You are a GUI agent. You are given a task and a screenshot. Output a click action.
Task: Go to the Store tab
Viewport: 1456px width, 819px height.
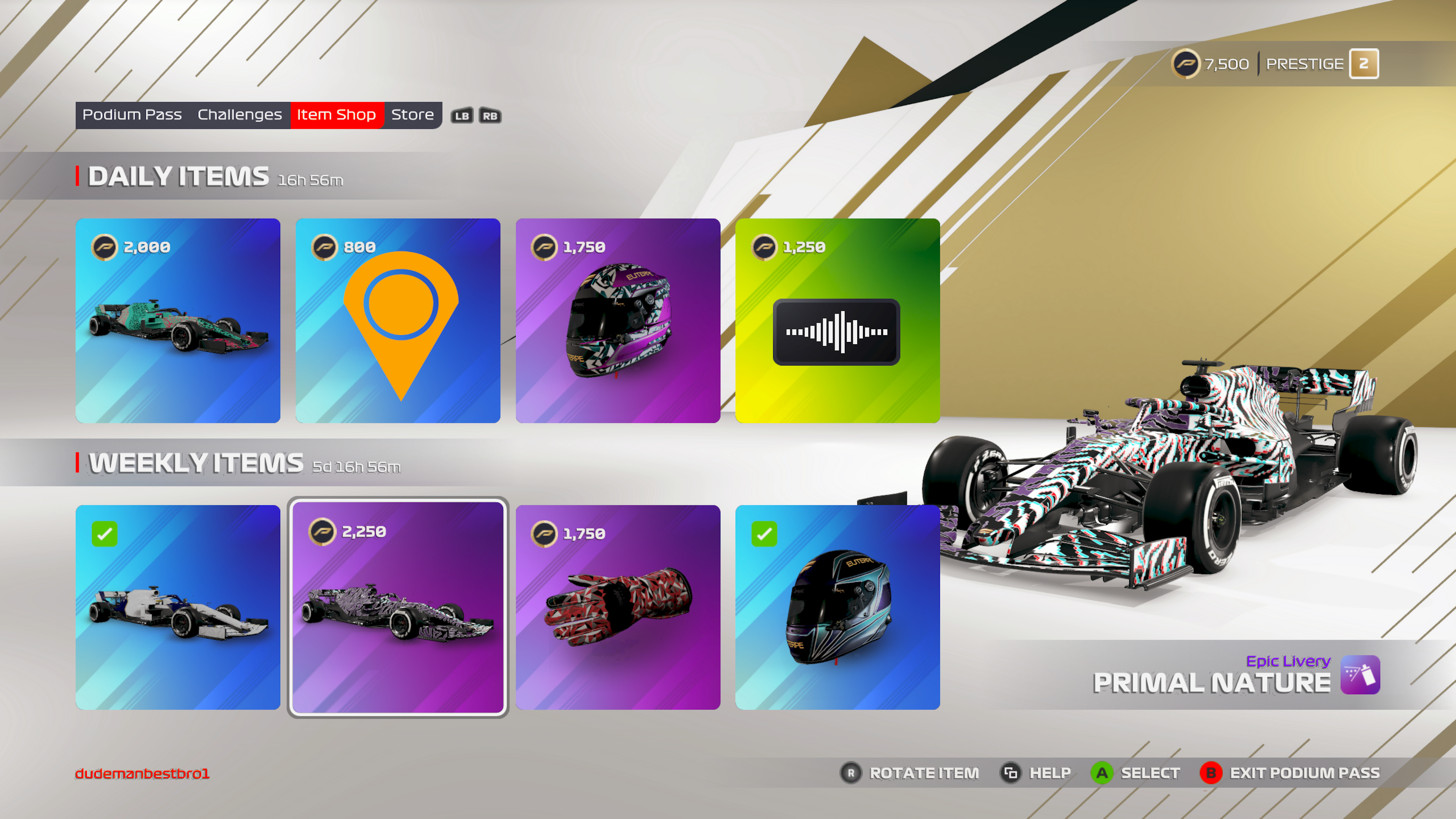412,115
